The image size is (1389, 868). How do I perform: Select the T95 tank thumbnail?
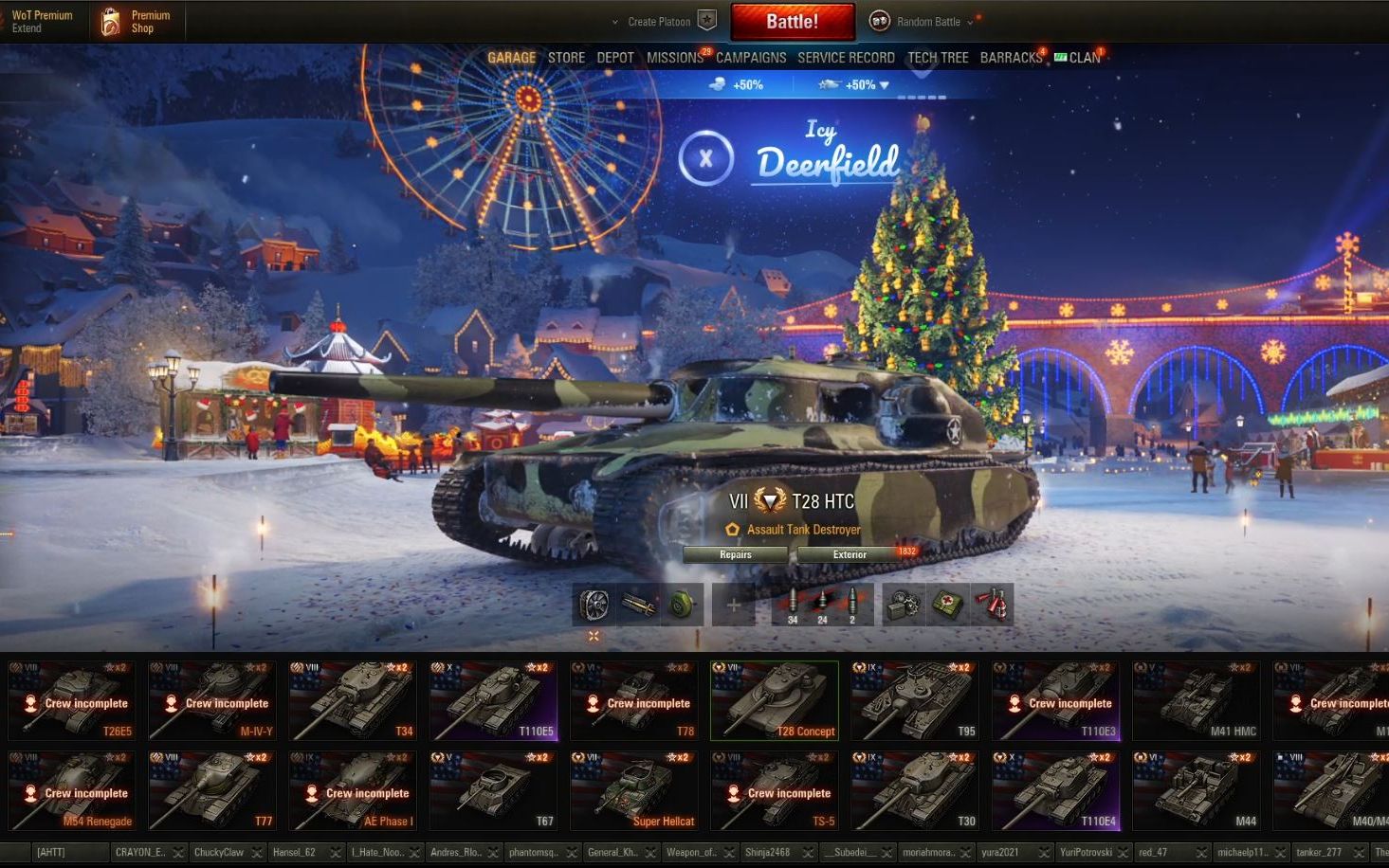914,700
